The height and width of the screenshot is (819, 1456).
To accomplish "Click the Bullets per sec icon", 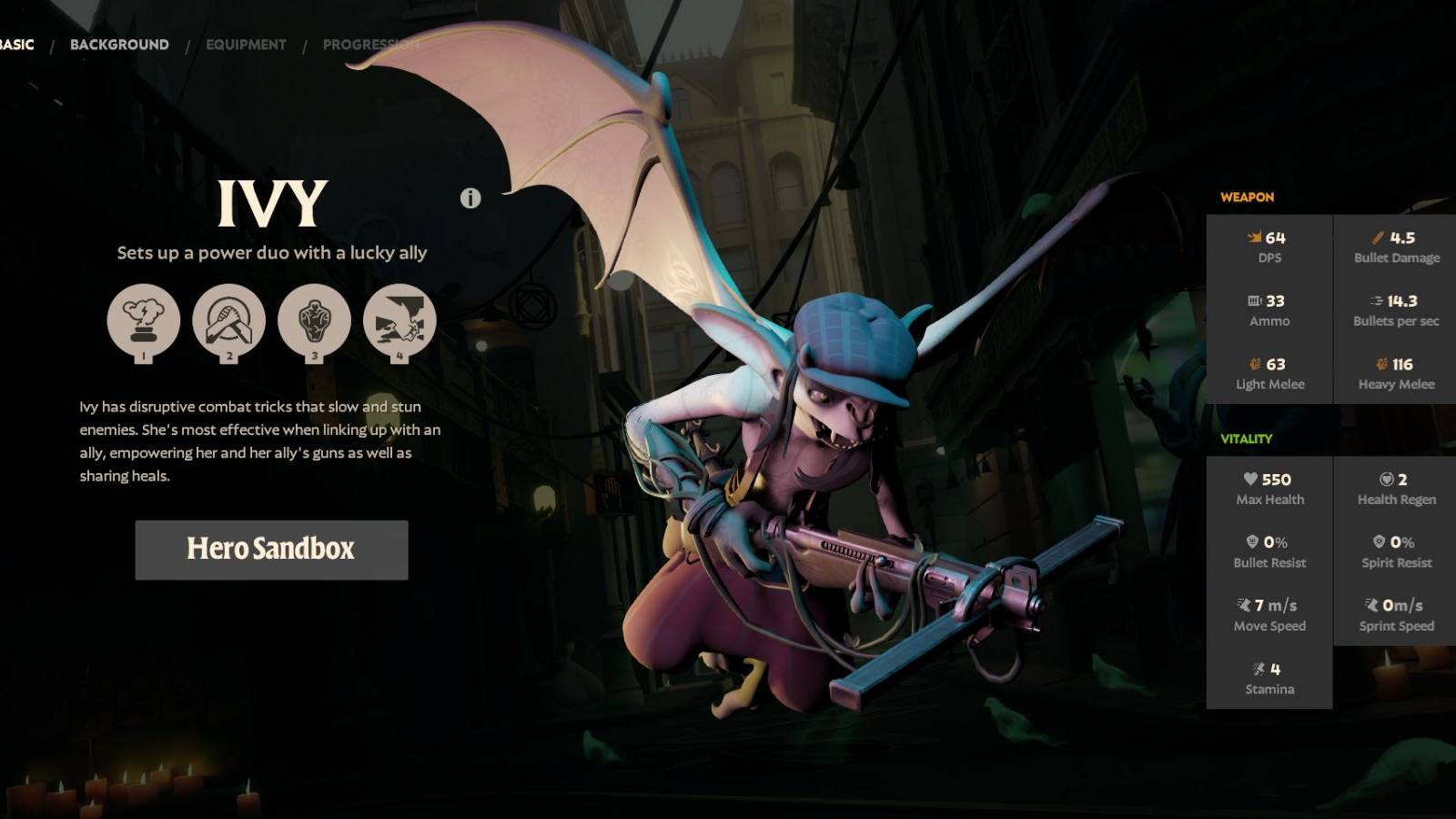I will pos(1377,298).
